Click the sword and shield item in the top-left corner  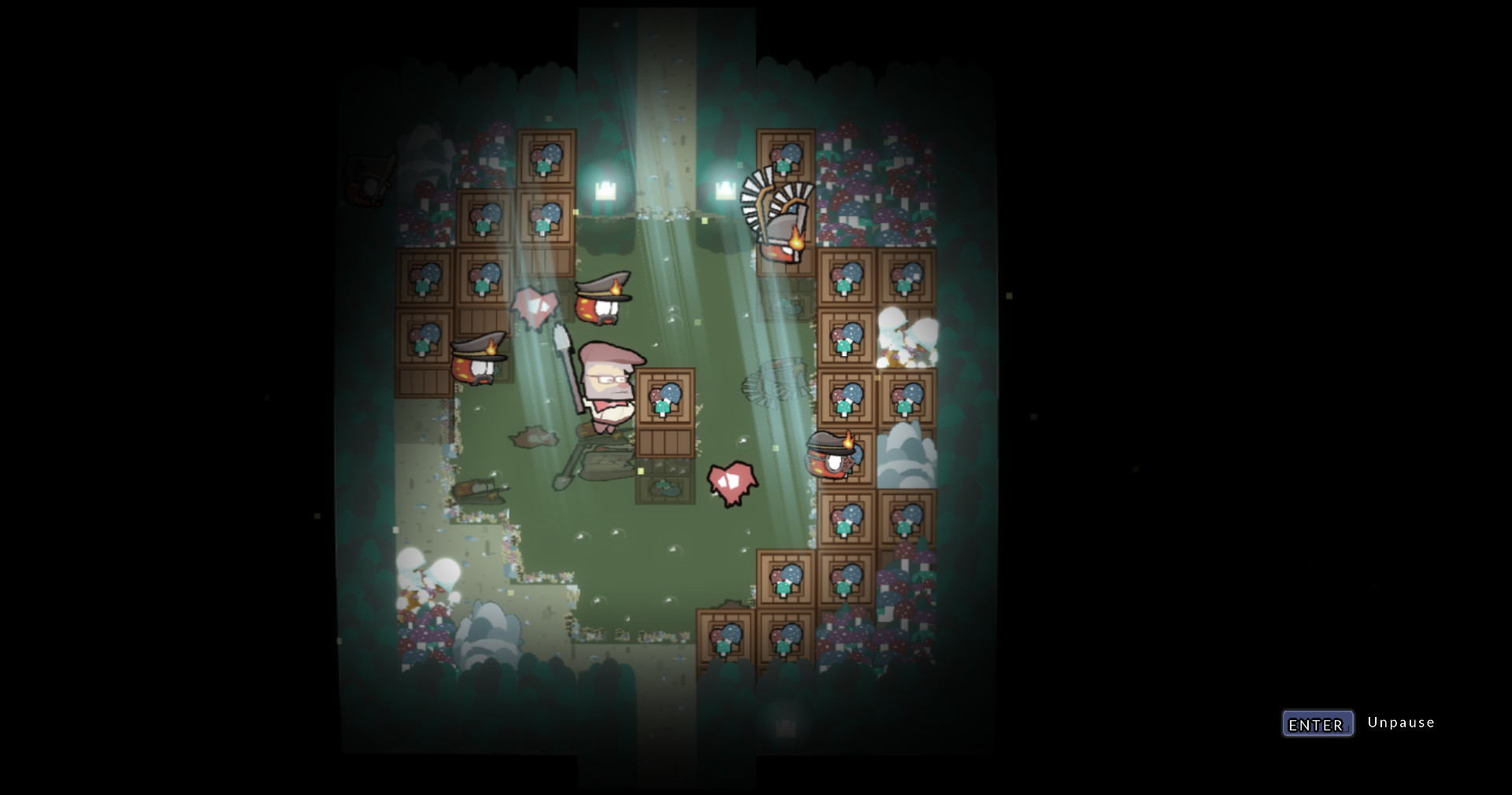click(370, 177)
